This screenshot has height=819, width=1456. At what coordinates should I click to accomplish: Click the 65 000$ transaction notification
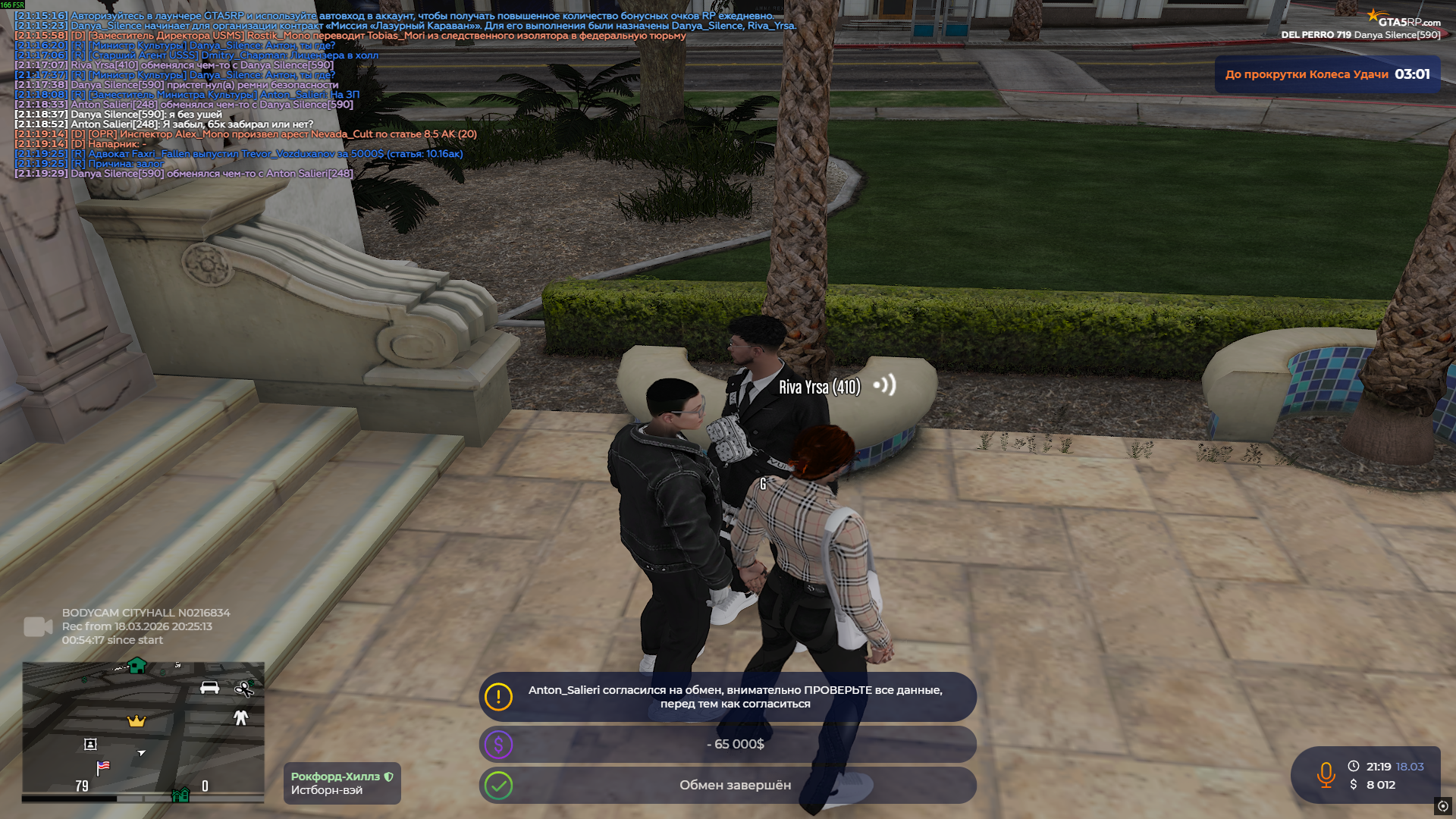click(x=727, y=745)
